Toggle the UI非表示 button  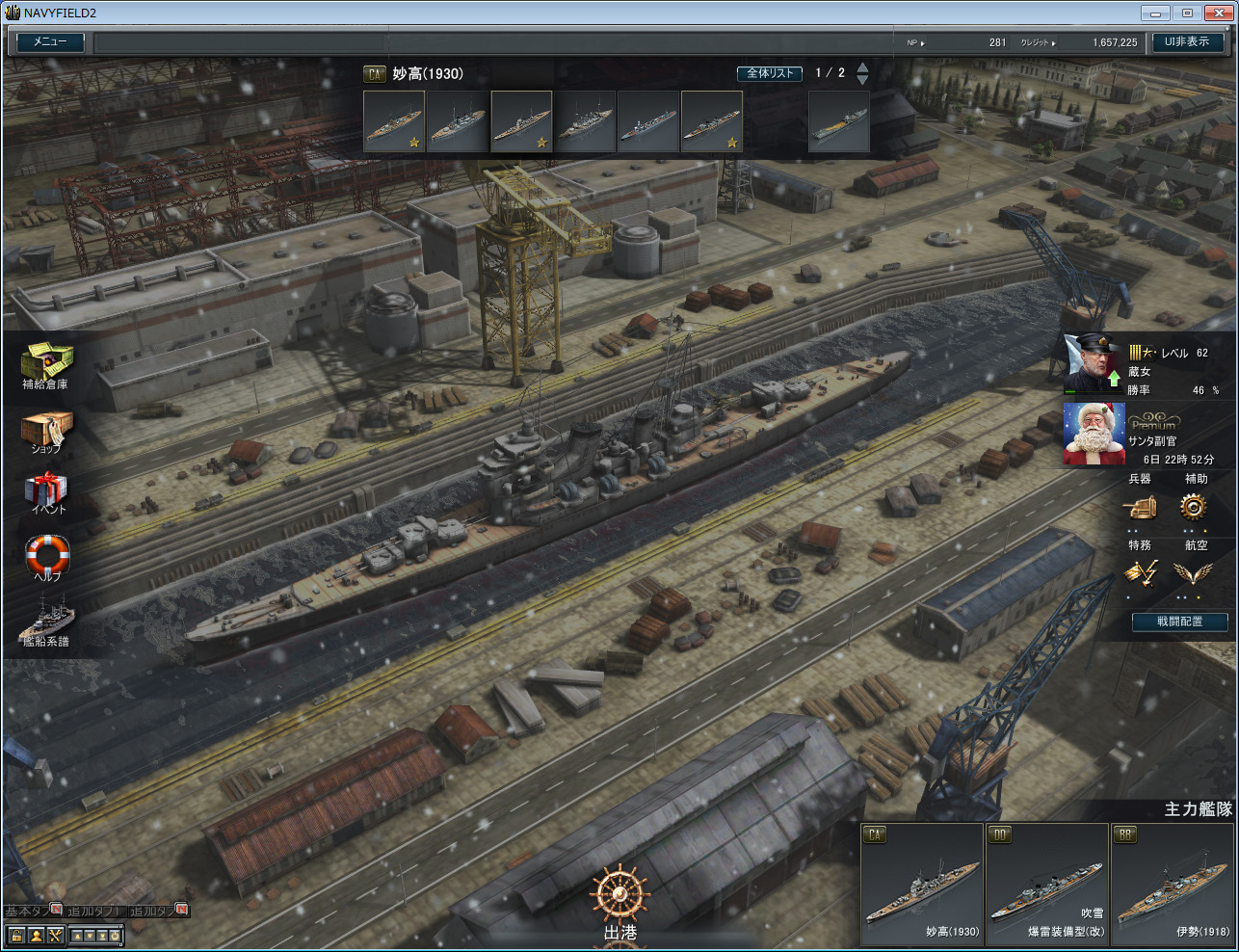1186,42
